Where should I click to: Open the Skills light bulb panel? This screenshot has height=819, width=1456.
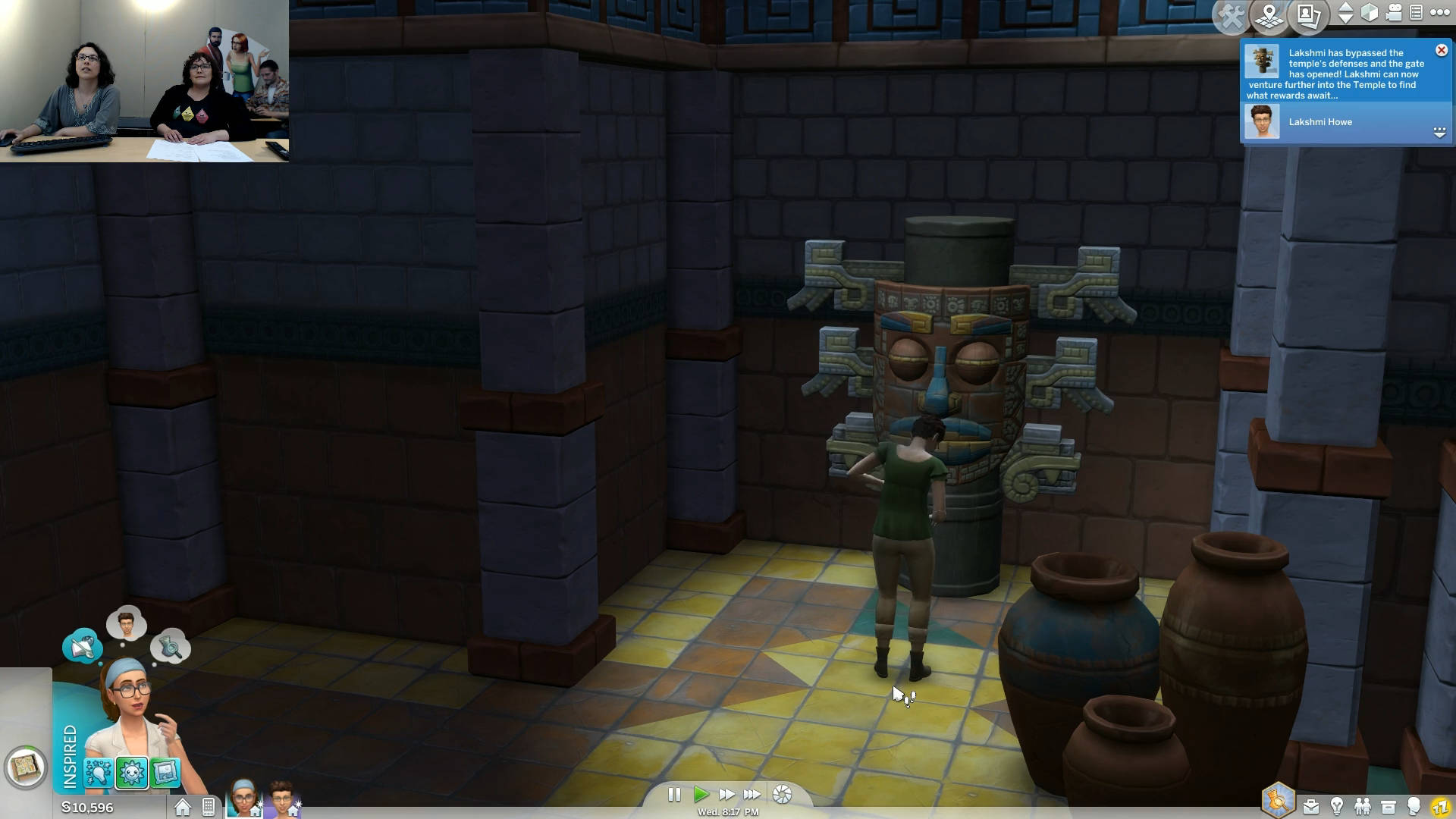(1337, 807)
